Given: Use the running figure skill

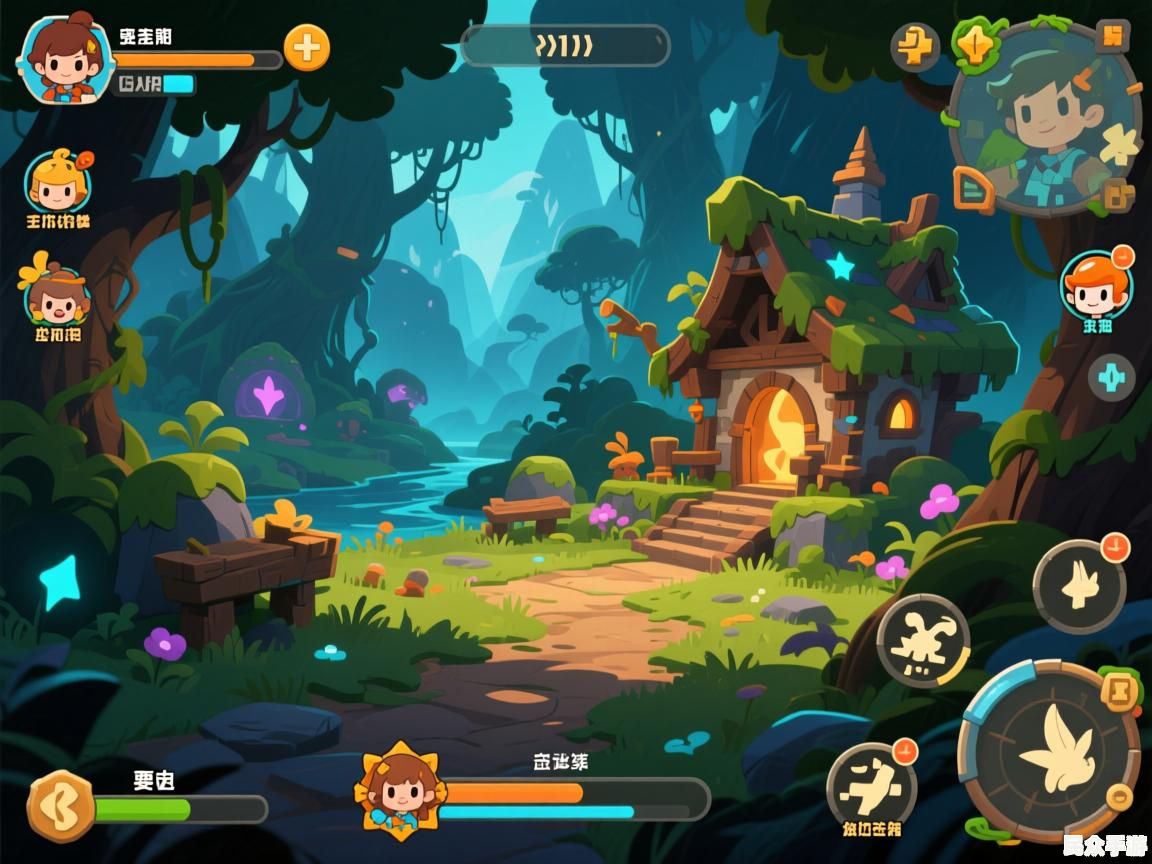Looking at the screenshot, I should coord(922,640).
